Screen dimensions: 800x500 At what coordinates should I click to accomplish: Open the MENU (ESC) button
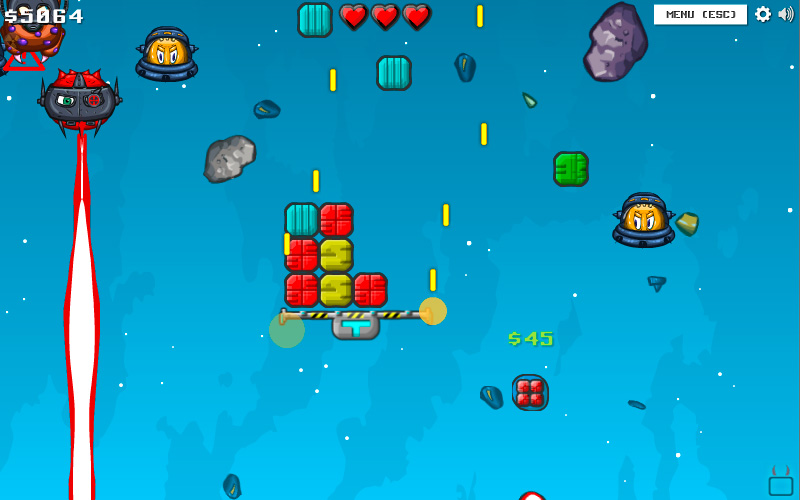pyautogui.click(x=700, y=14)
